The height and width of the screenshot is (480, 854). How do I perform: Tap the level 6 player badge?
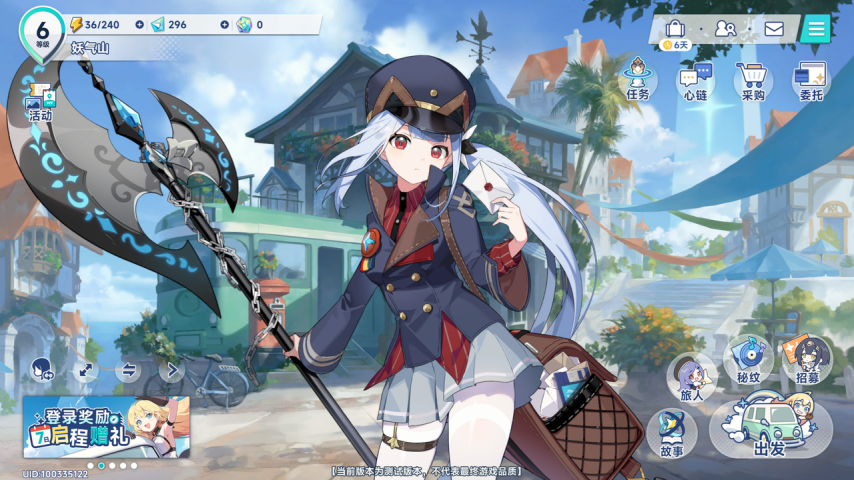tap(42, 32)
